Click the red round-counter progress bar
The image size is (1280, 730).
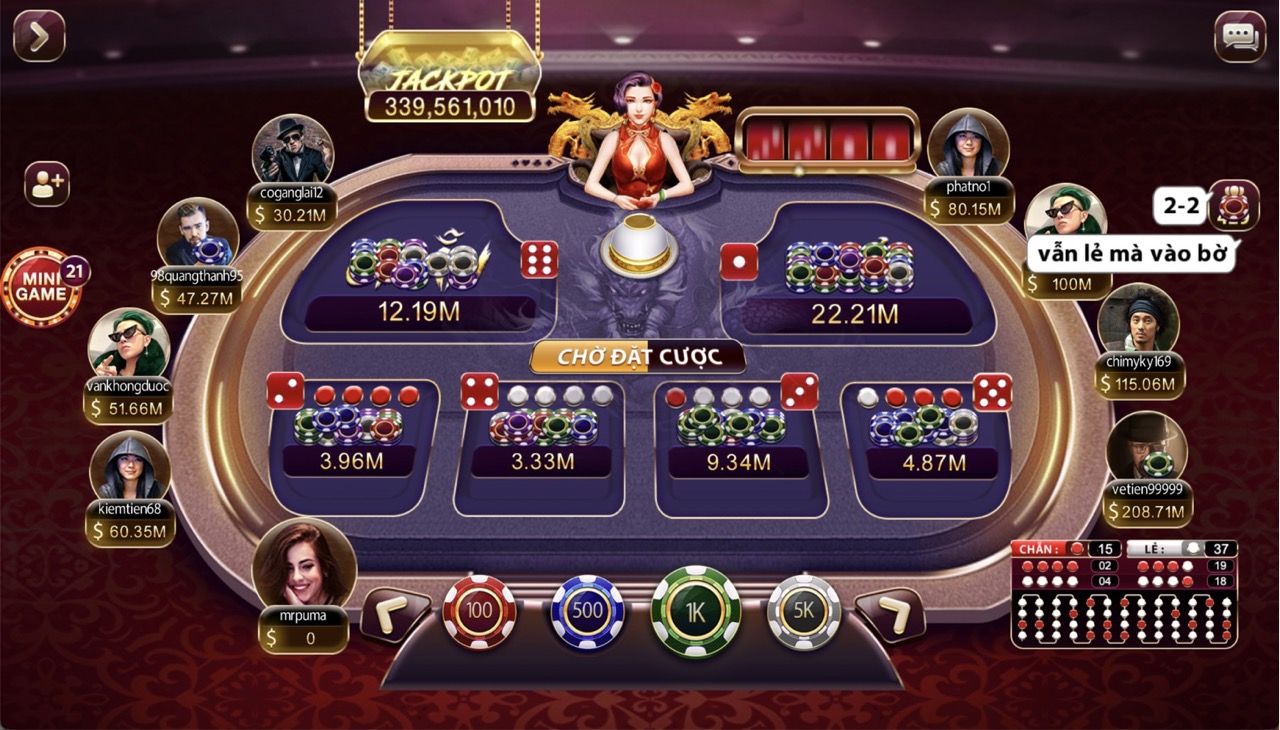828,140
